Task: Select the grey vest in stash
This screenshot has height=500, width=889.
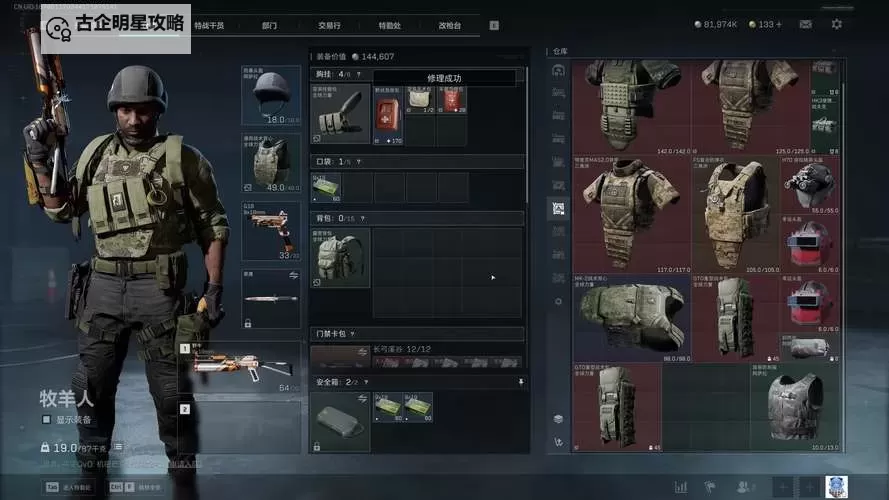Action: 795,407
